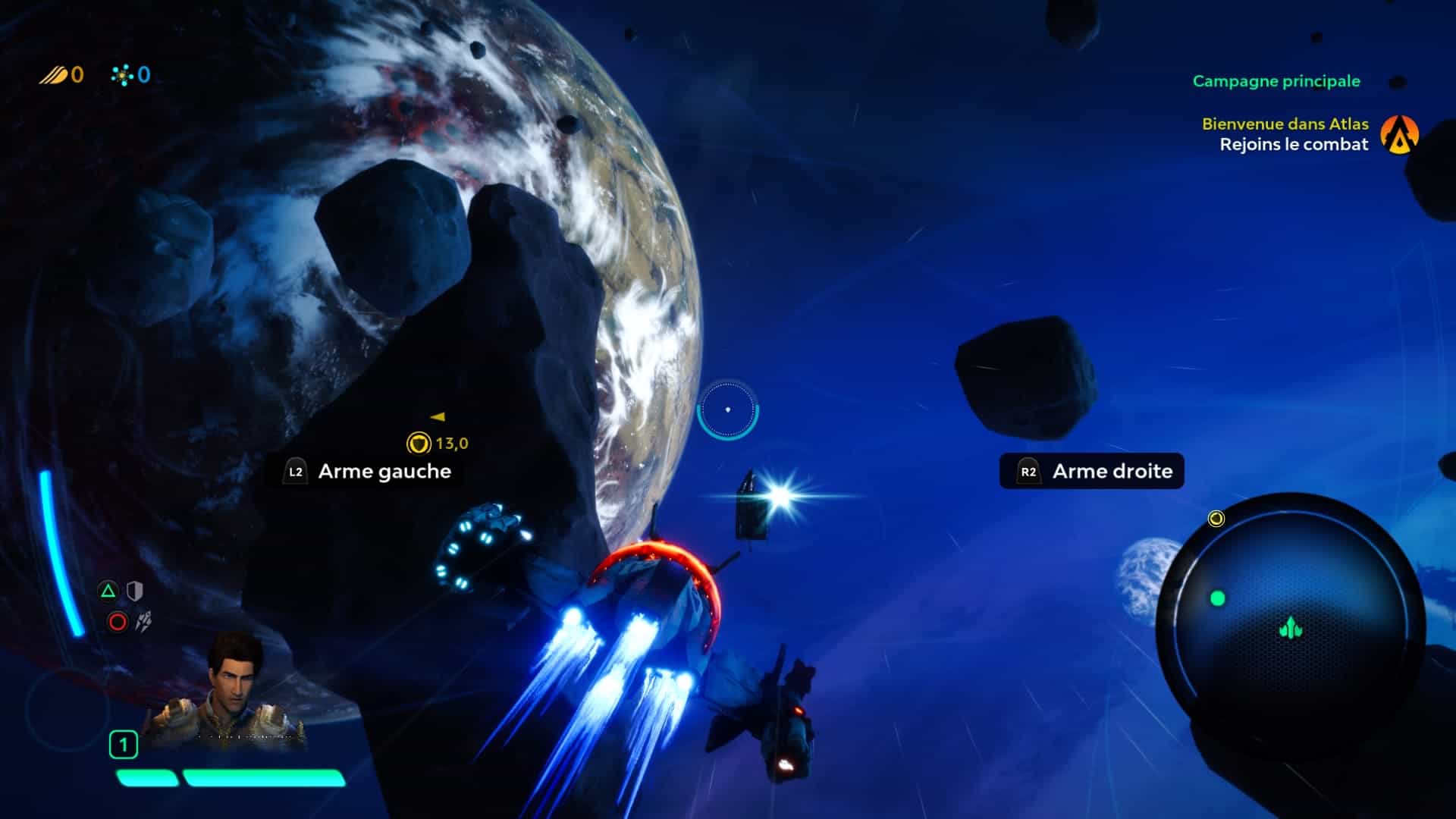Open the Bienvenue dans Atlas objective

(x=1285, y=124)
